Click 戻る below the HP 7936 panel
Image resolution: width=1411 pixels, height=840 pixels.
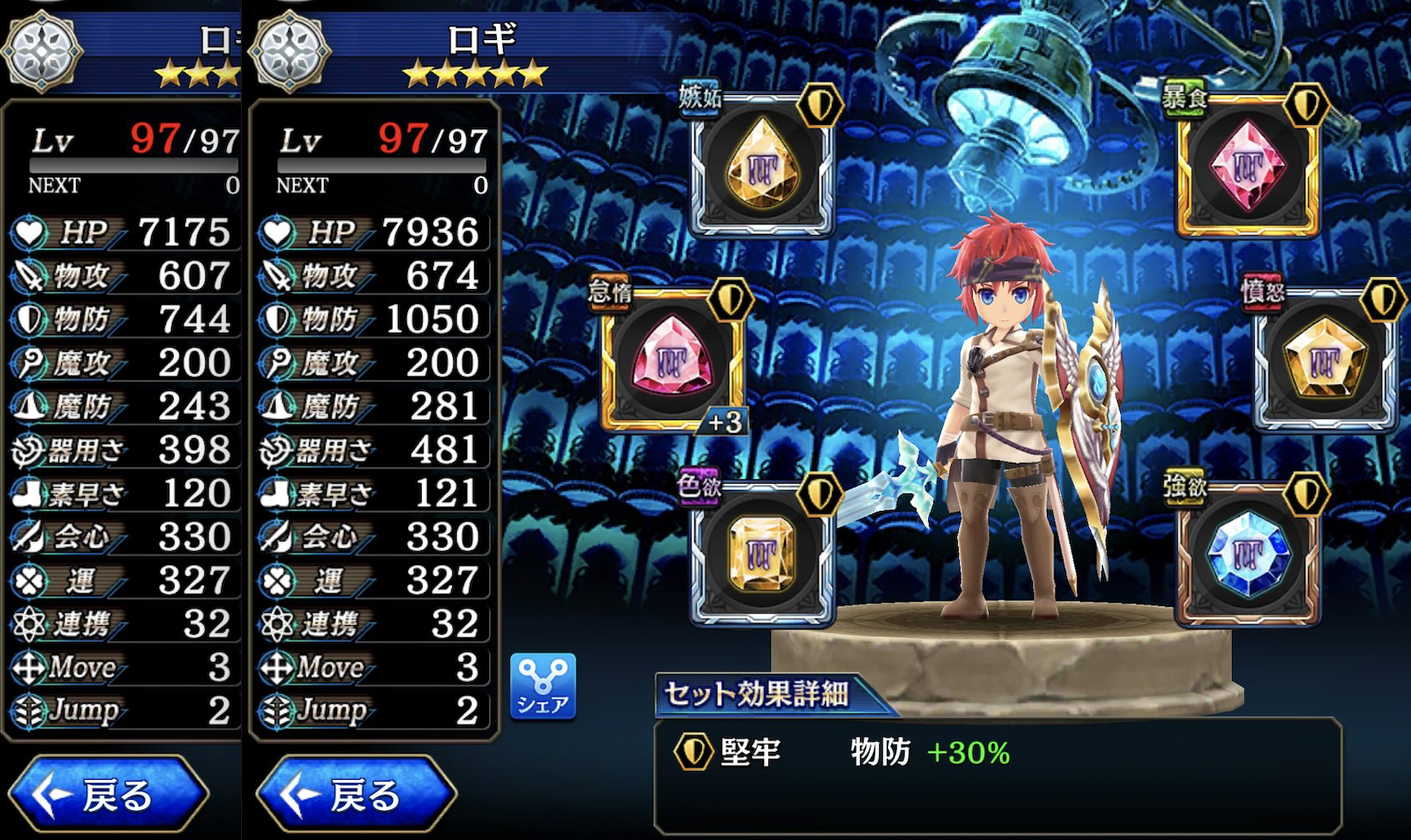(356, 794)
